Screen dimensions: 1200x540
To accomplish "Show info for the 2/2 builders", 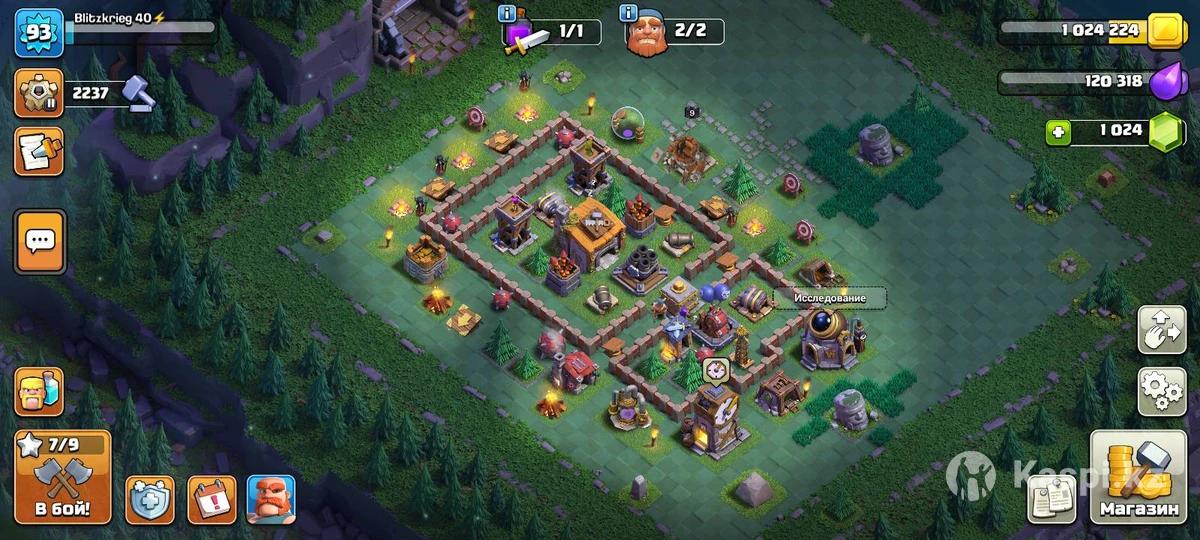I will [x=629, y=14].
